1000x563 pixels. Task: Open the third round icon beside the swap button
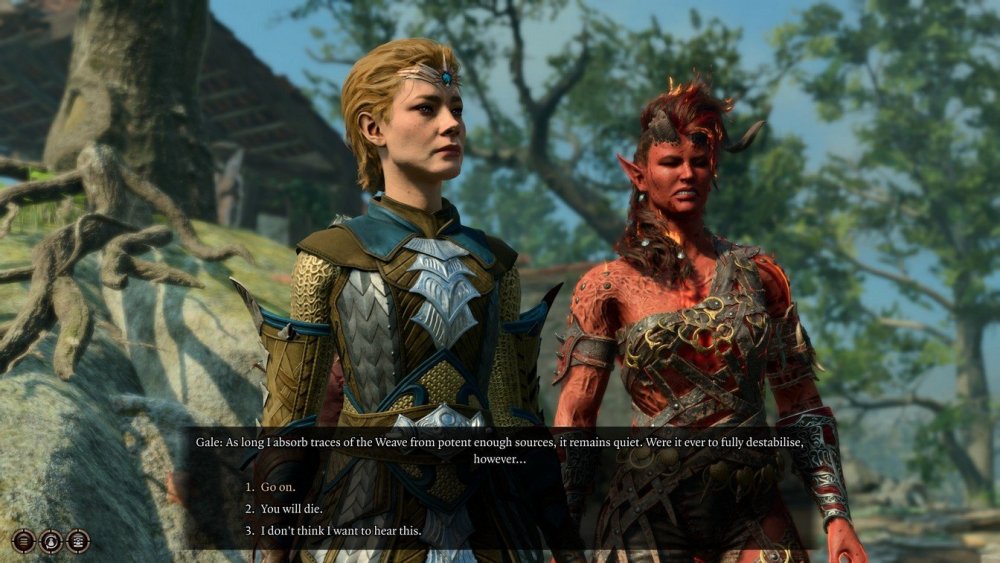coord(78,541)
